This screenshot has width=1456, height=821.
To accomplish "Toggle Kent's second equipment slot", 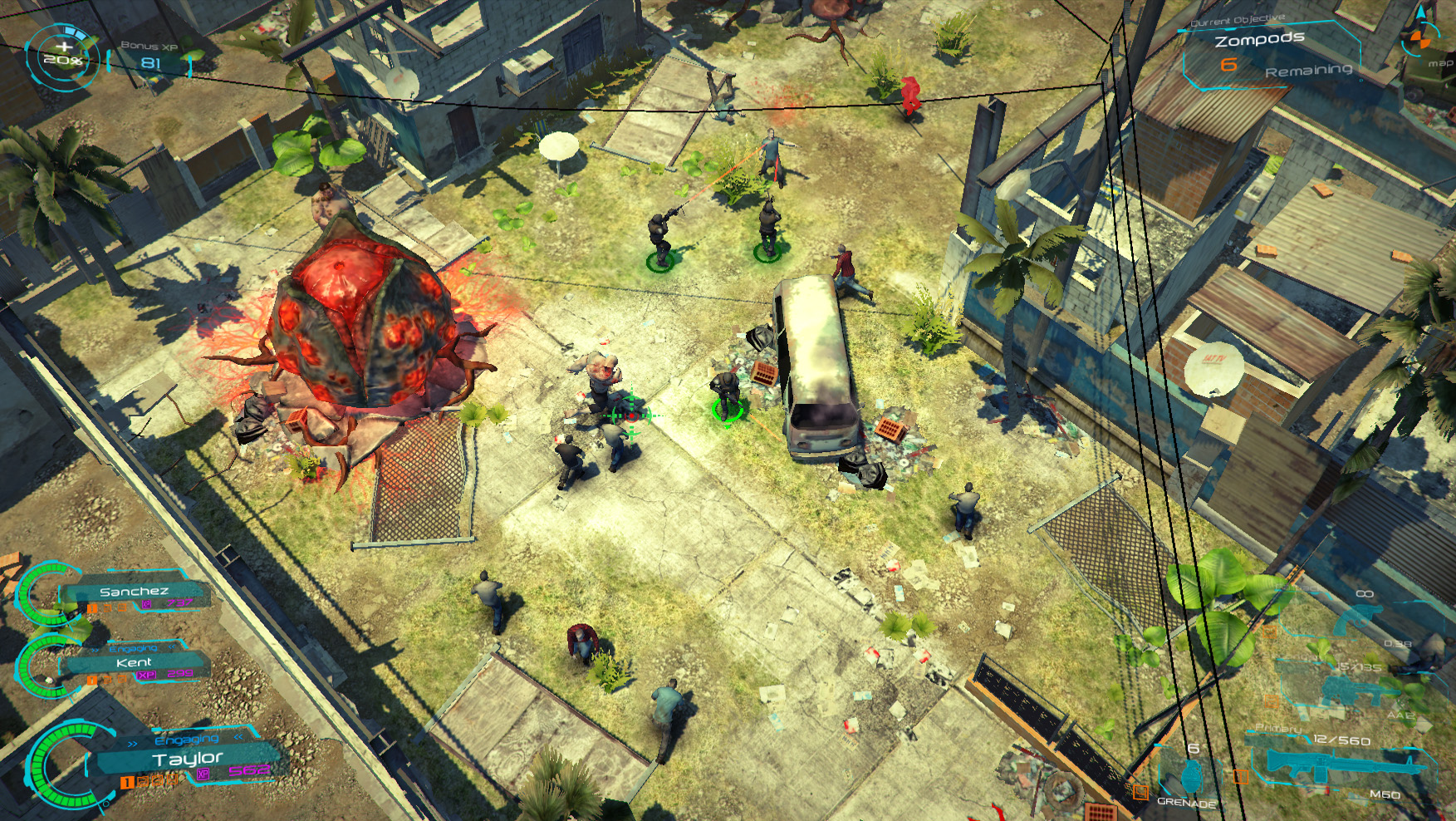I will pos(107,680).
